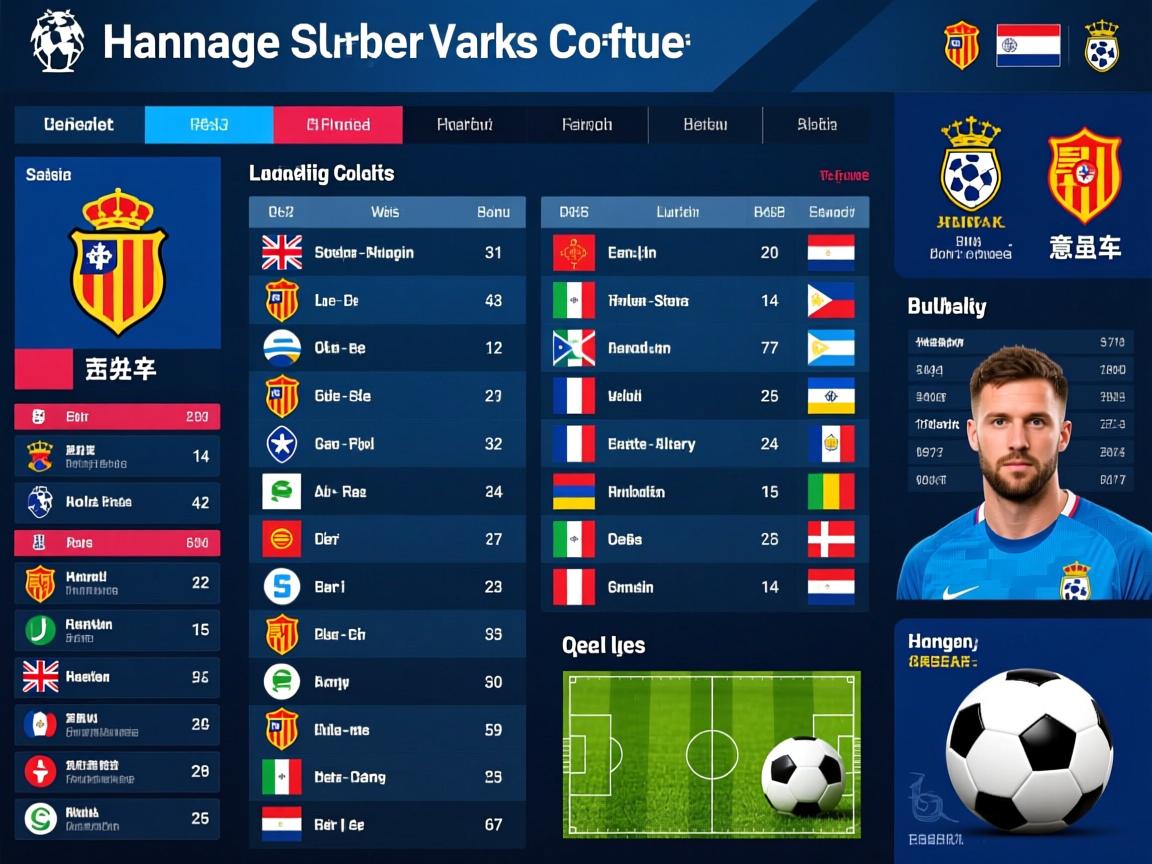Select the Holat Frace row
The width and height of the screenshot is (1152, 864).
[x=117, y=502]
